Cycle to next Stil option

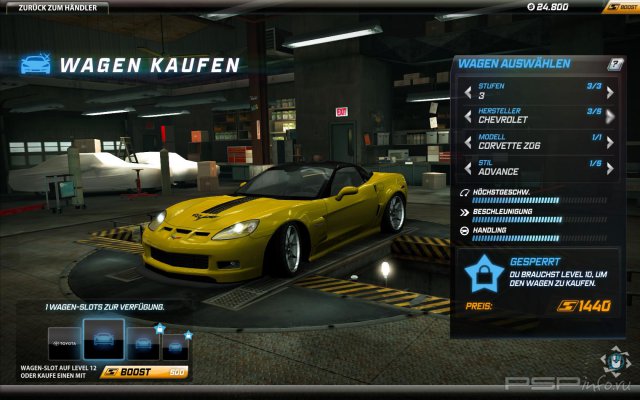(x=610, y=167)
